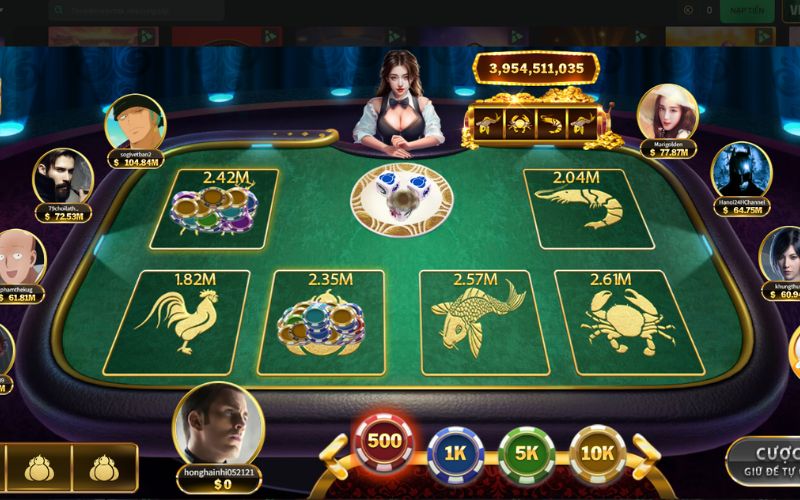This screenshot has width=800, height=500.
Task: Open the bearded 72.53M player's avatar
Action: click(x=63, y=177)
